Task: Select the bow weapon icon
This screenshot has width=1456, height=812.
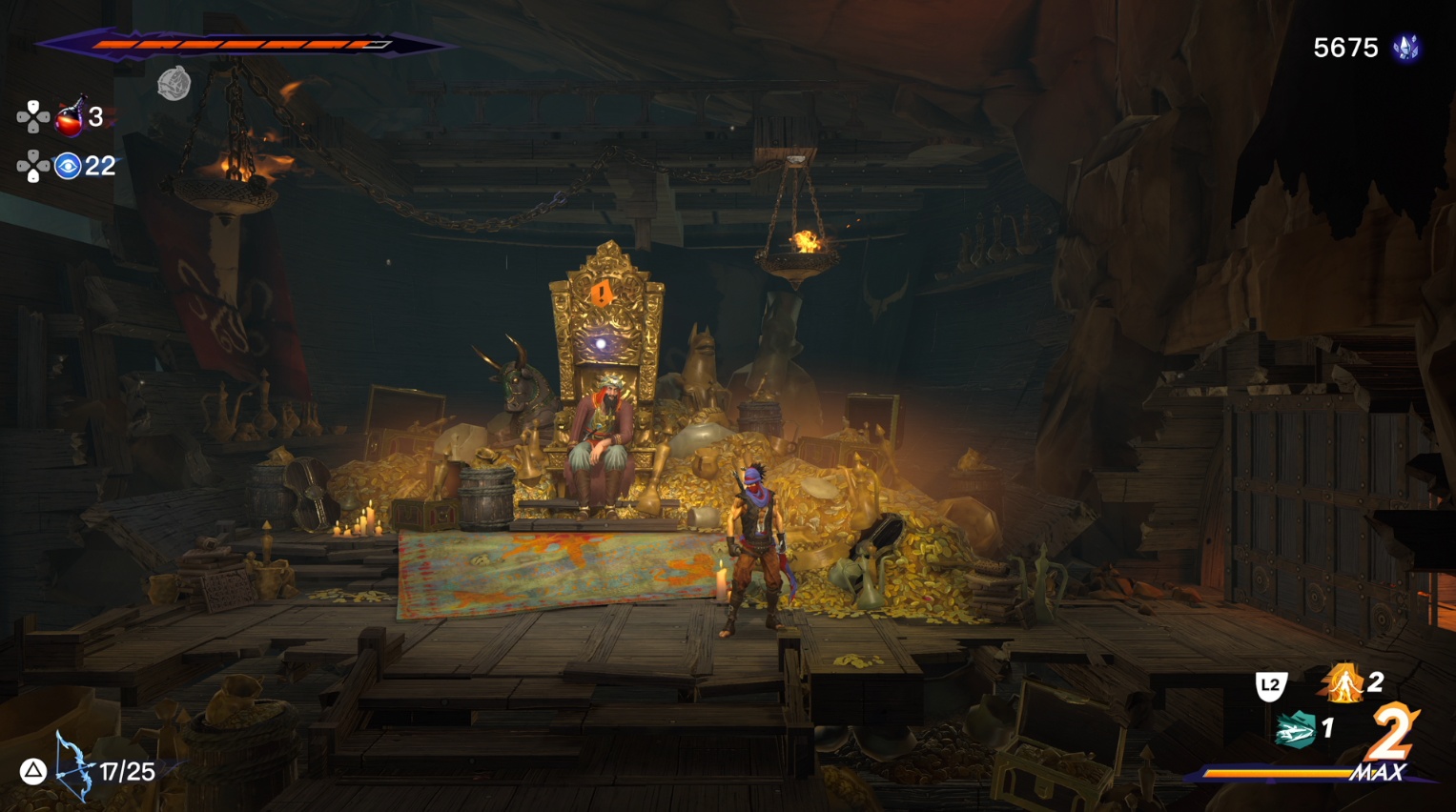Action: (x=73, y=766)
